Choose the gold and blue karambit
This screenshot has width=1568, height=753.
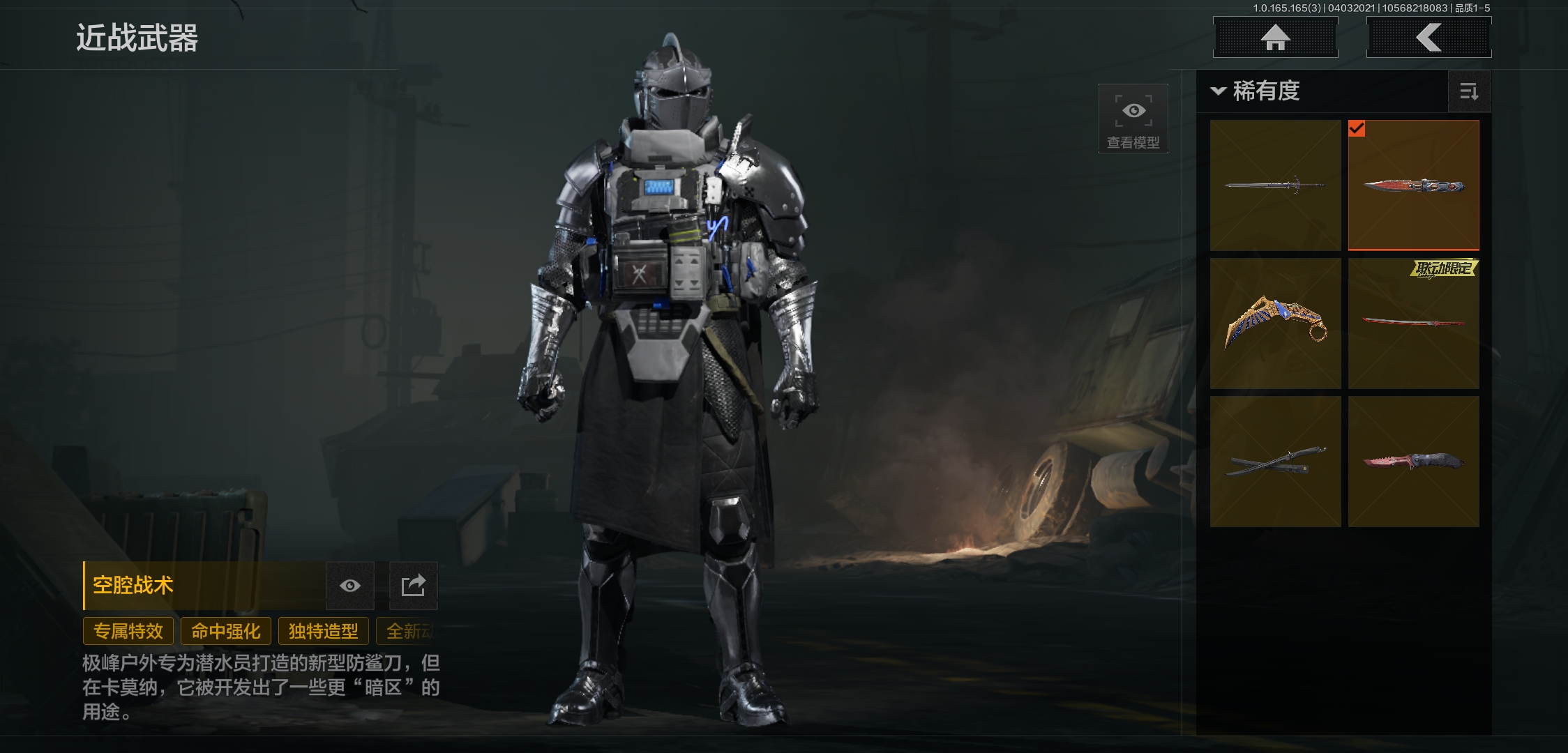(x=1275, y=324)
